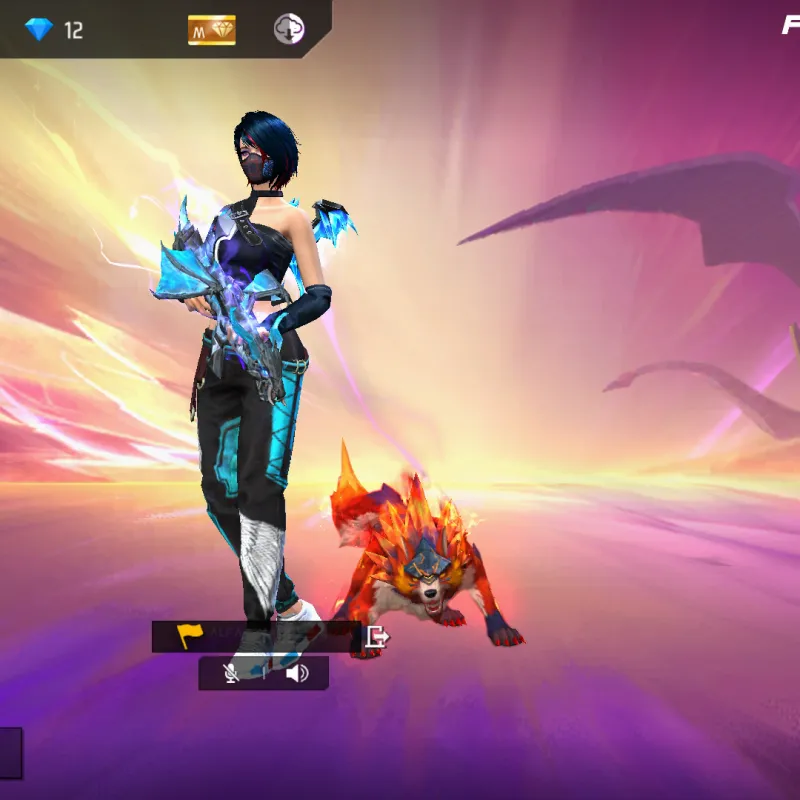Leave the squad with the exit icon
This screenshot has width=800, height=800.
(377, 636)
